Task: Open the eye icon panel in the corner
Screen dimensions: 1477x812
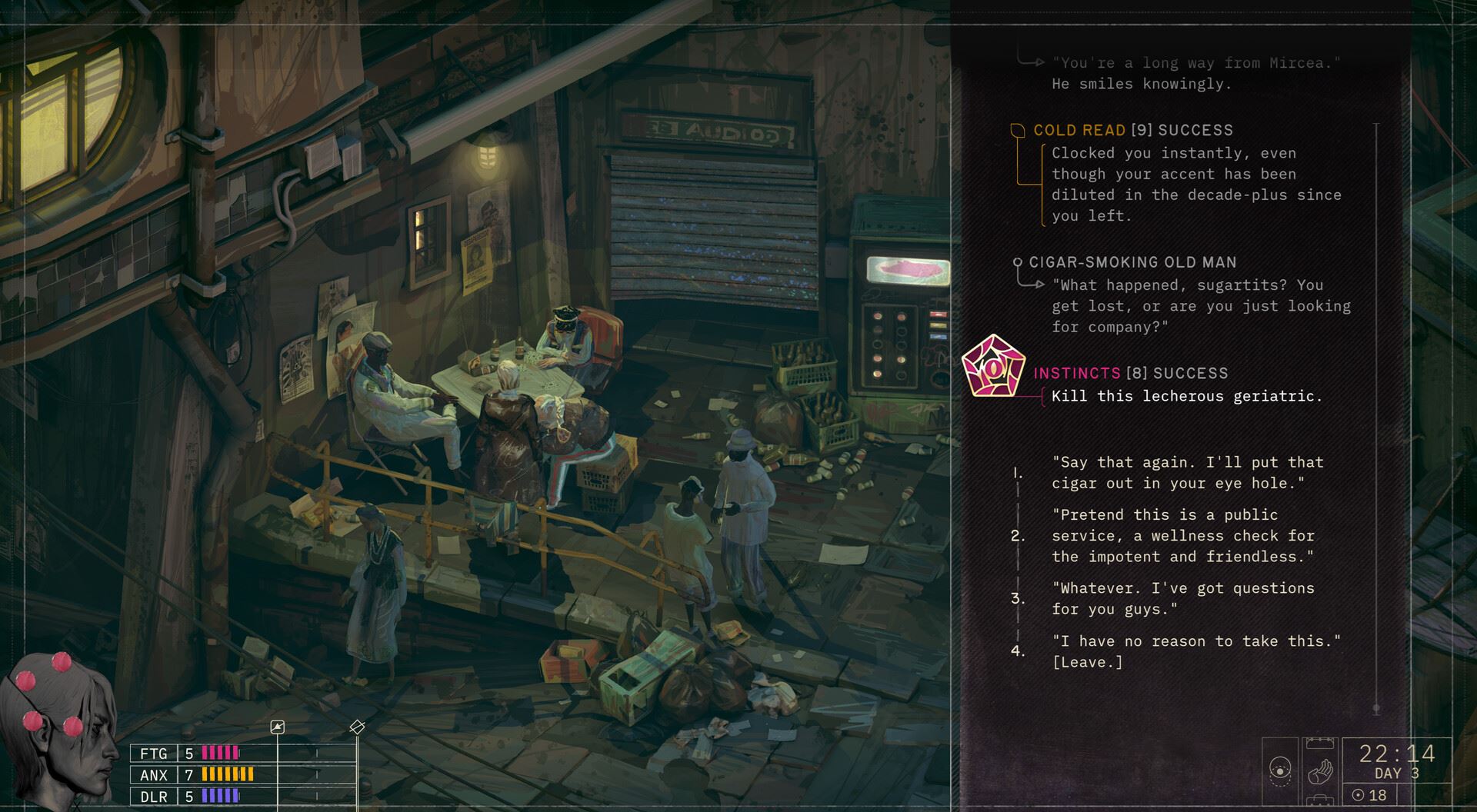Action: (1280, 769)
